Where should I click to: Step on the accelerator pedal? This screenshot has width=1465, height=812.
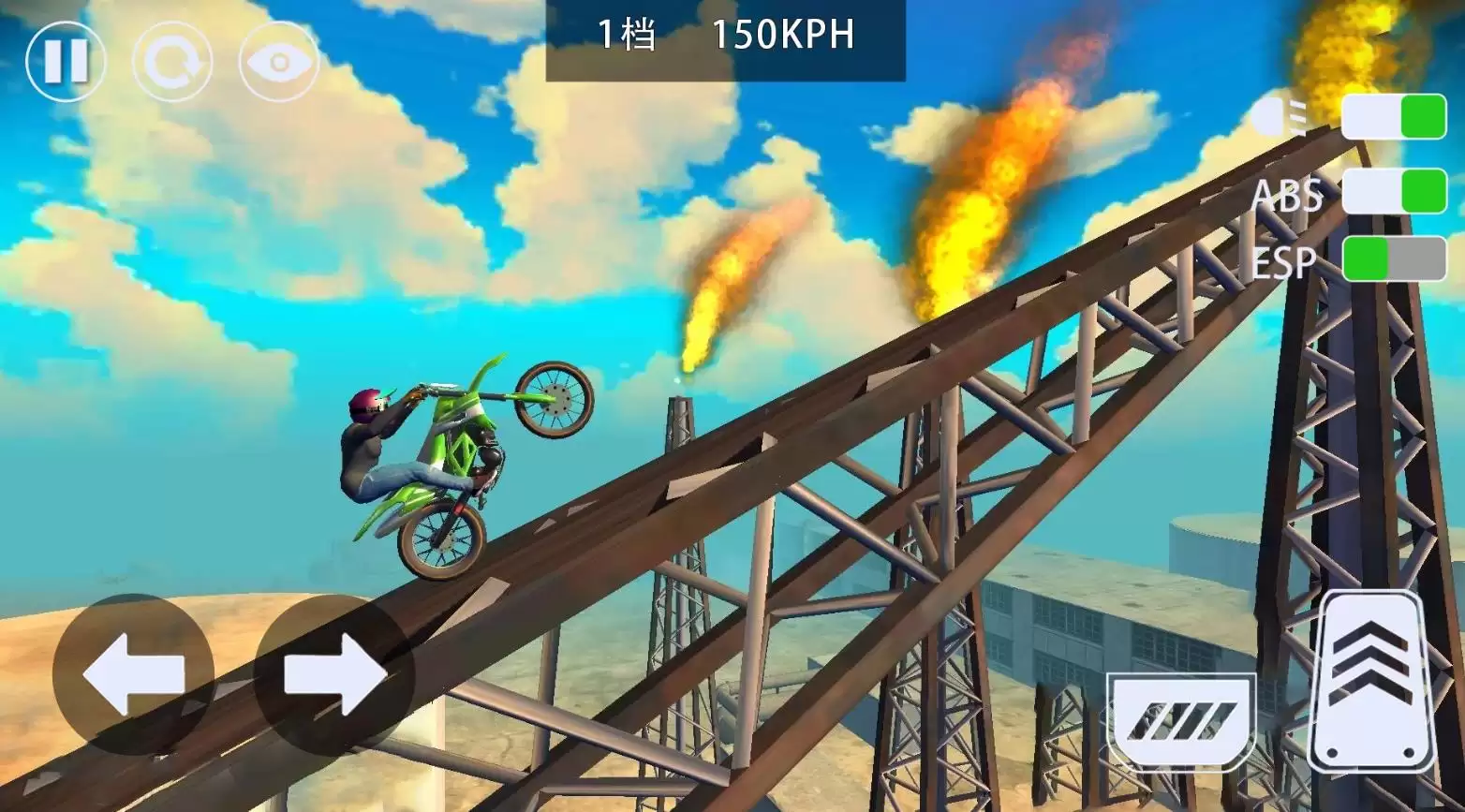coord(1372,682)
